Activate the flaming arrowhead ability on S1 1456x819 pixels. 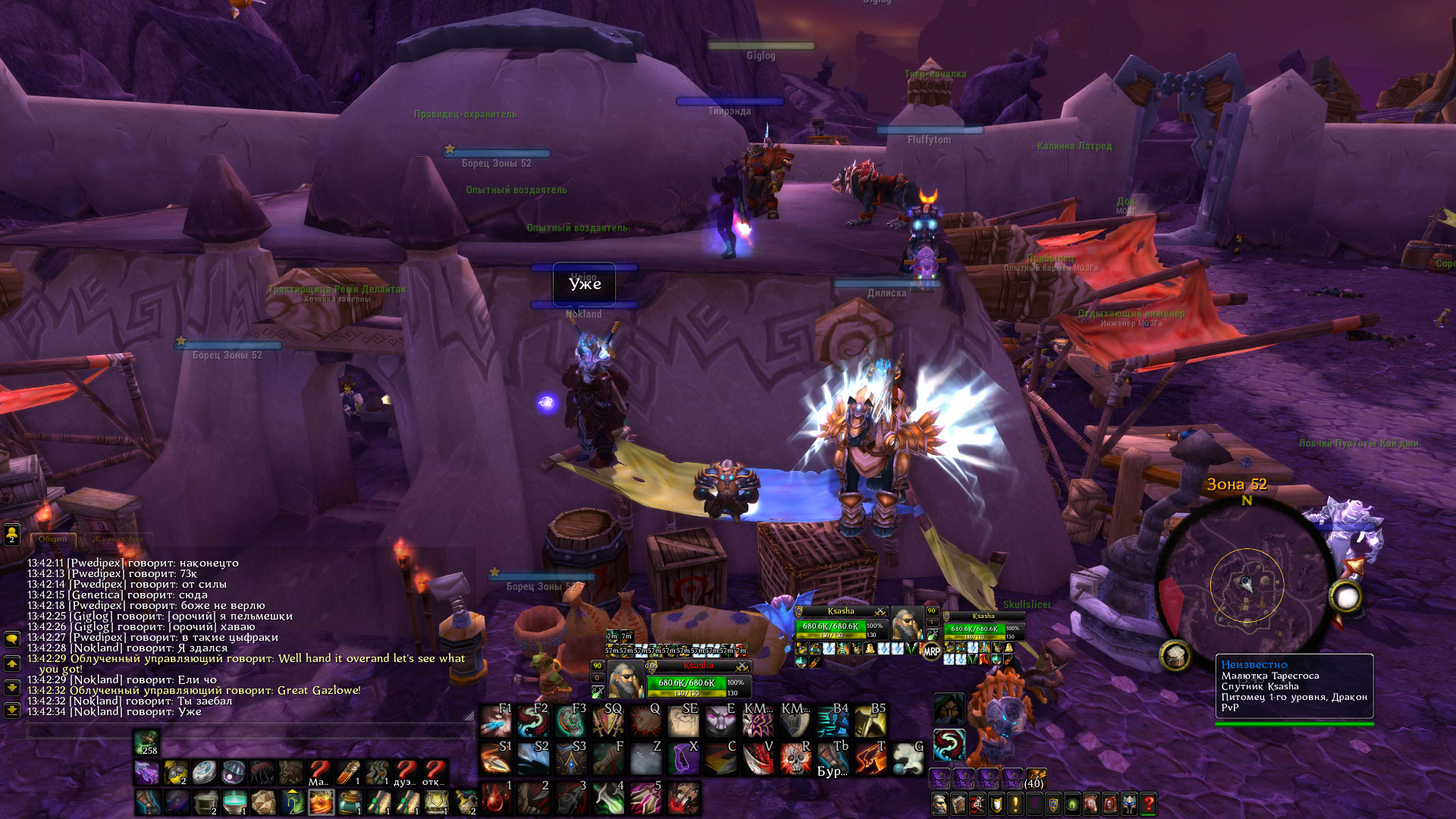click(496, 758)
